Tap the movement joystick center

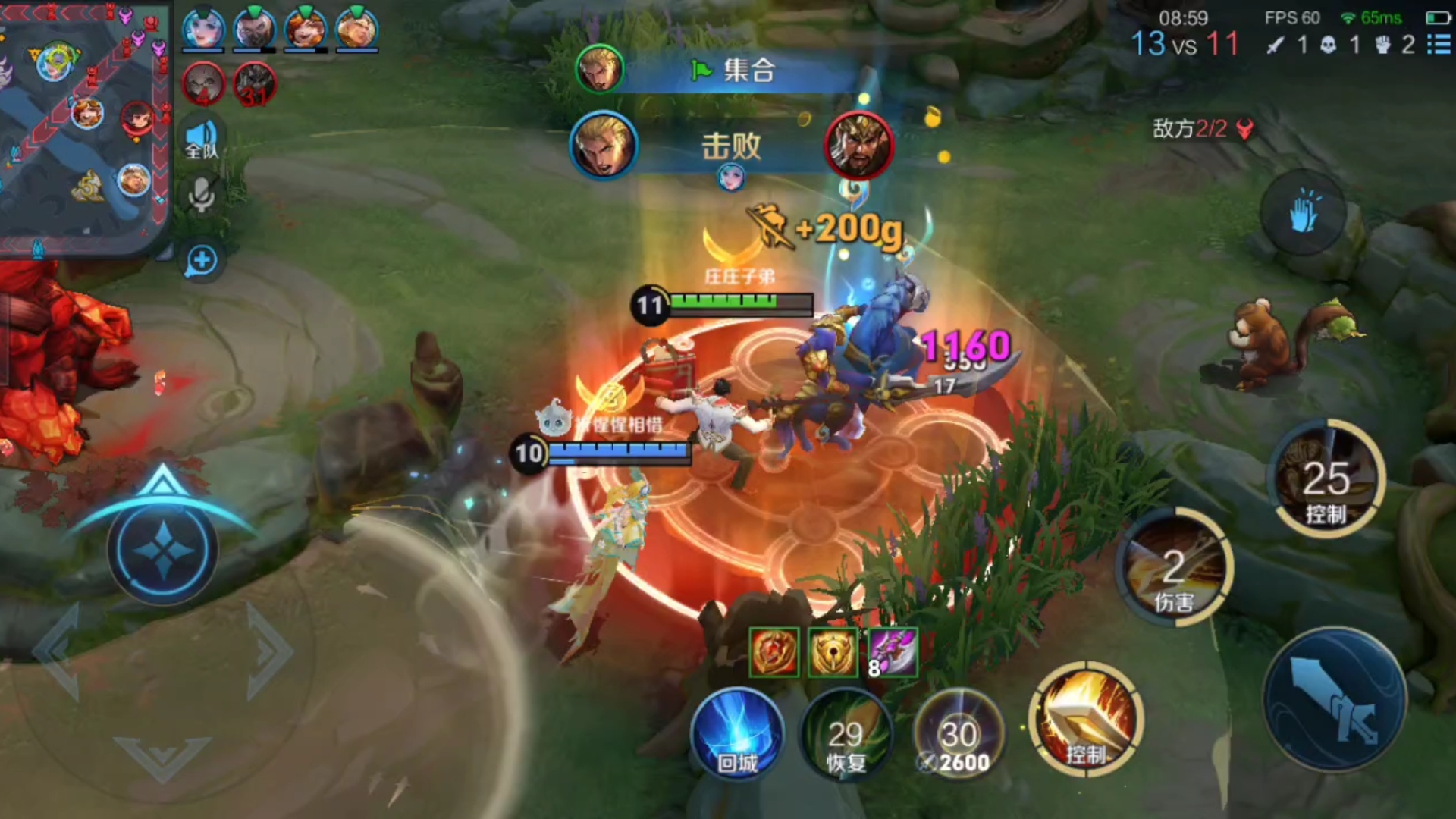(x=163, y=550)
